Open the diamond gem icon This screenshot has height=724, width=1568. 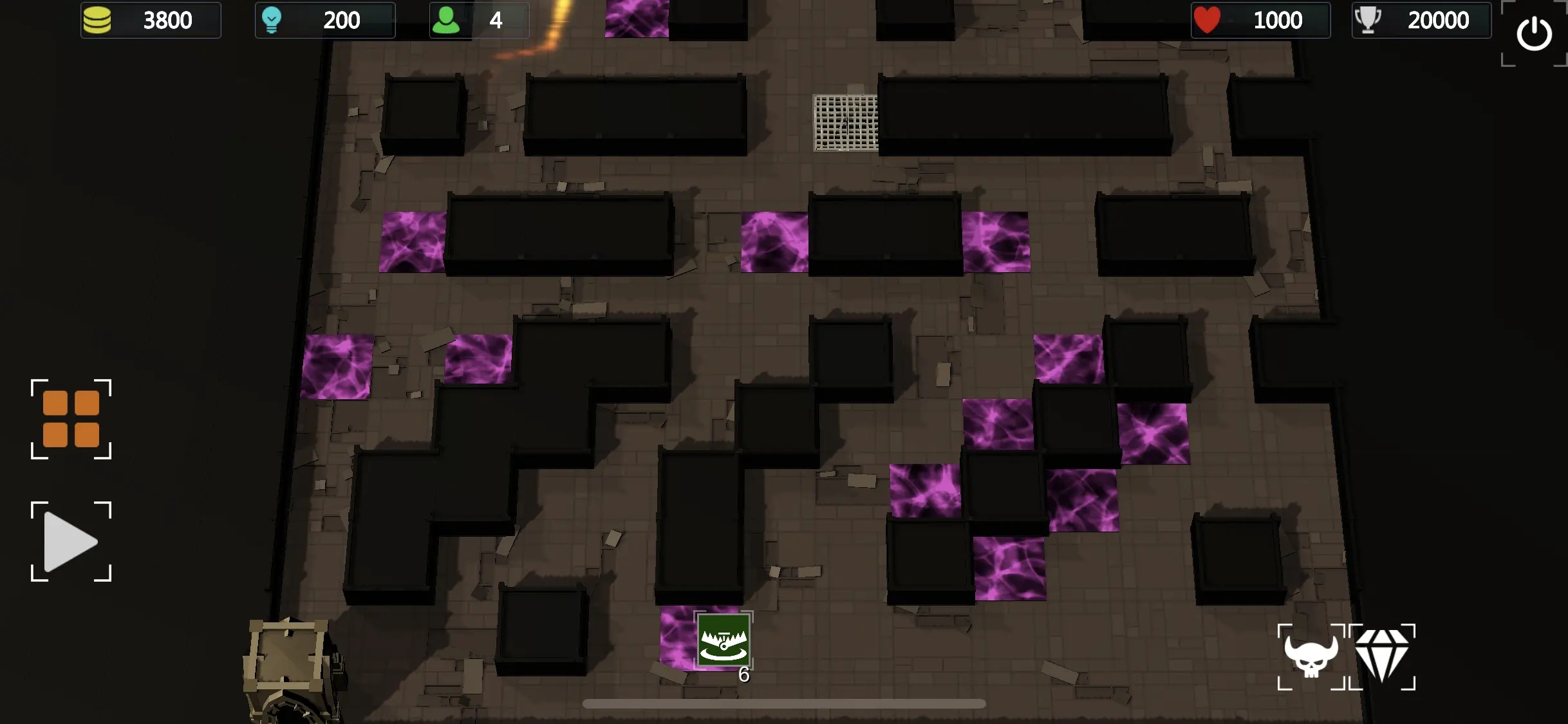[x=1382, y=656]
